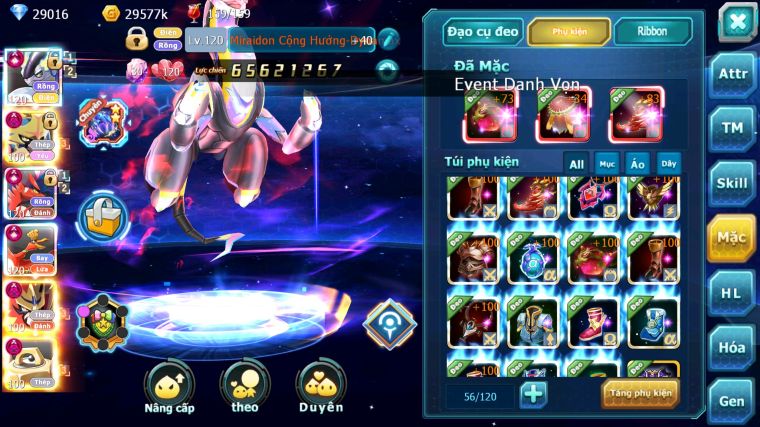Open the Attr side tab
Image resolution: width=760 pixels, height=427 pixels.
point(732,75)
